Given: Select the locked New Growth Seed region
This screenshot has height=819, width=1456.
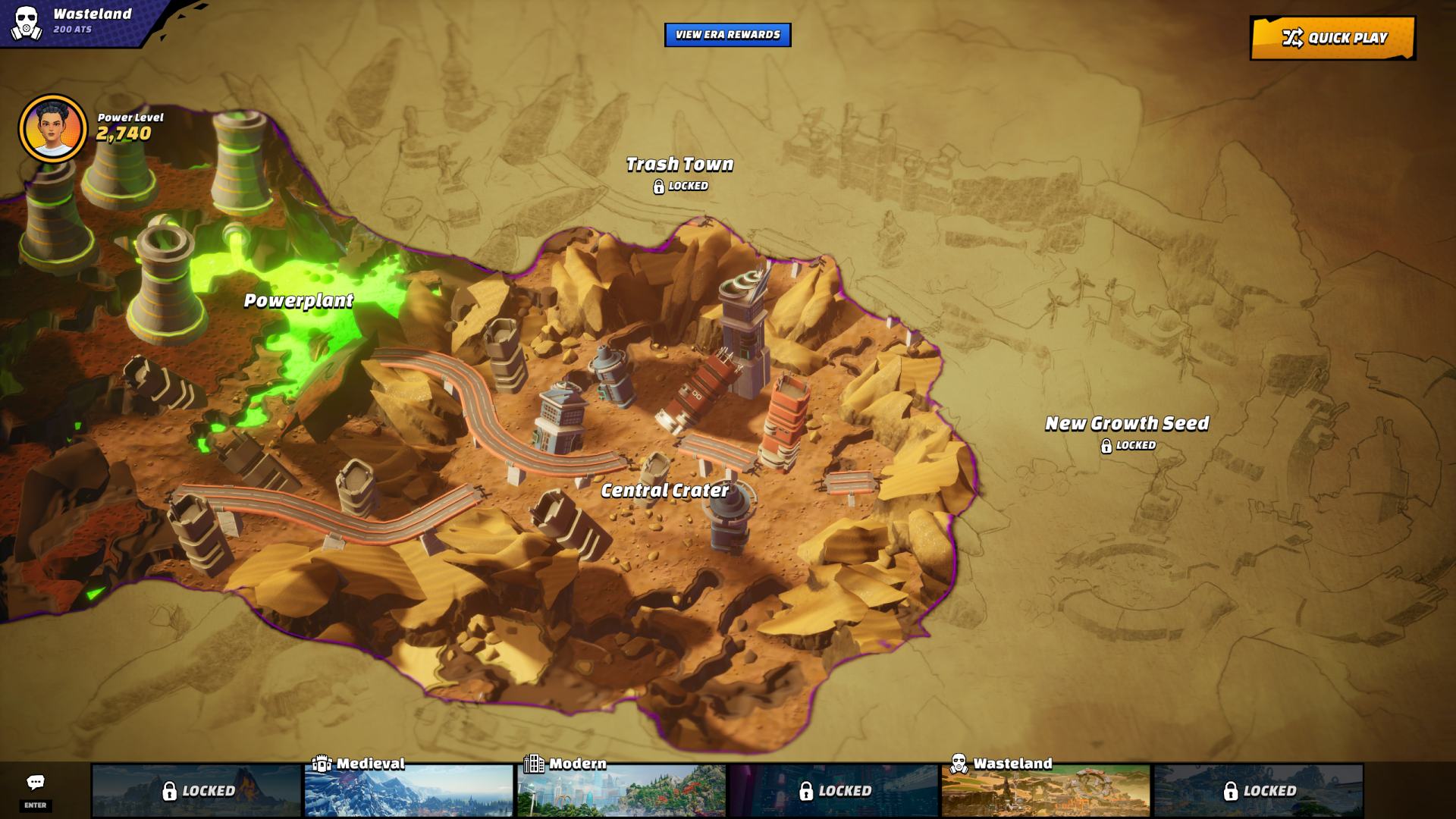Looking at the screenshot, I should pyautogui.click(x=1127, y=424).
